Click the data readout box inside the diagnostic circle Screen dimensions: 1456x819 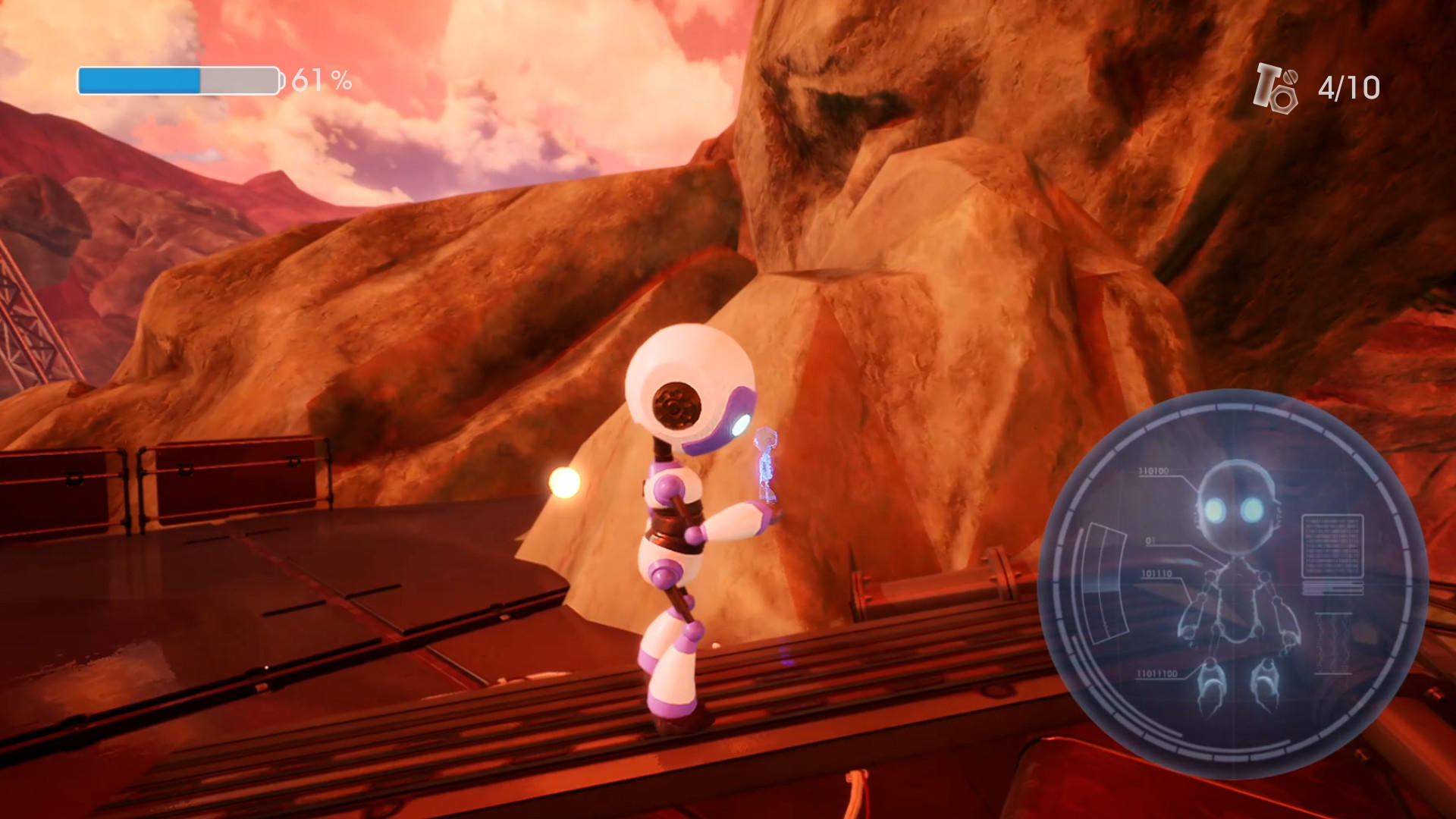click(x=1332, y=546)
